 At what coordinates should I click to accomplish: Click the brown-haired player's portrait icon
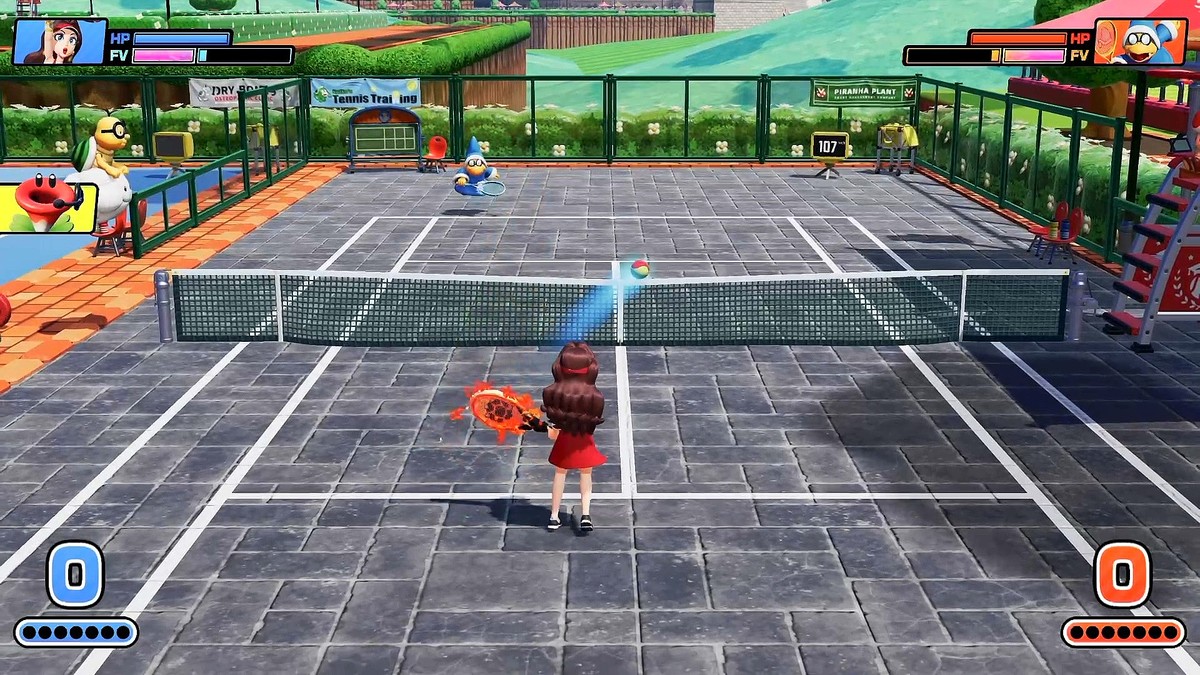tap(60, 42)
